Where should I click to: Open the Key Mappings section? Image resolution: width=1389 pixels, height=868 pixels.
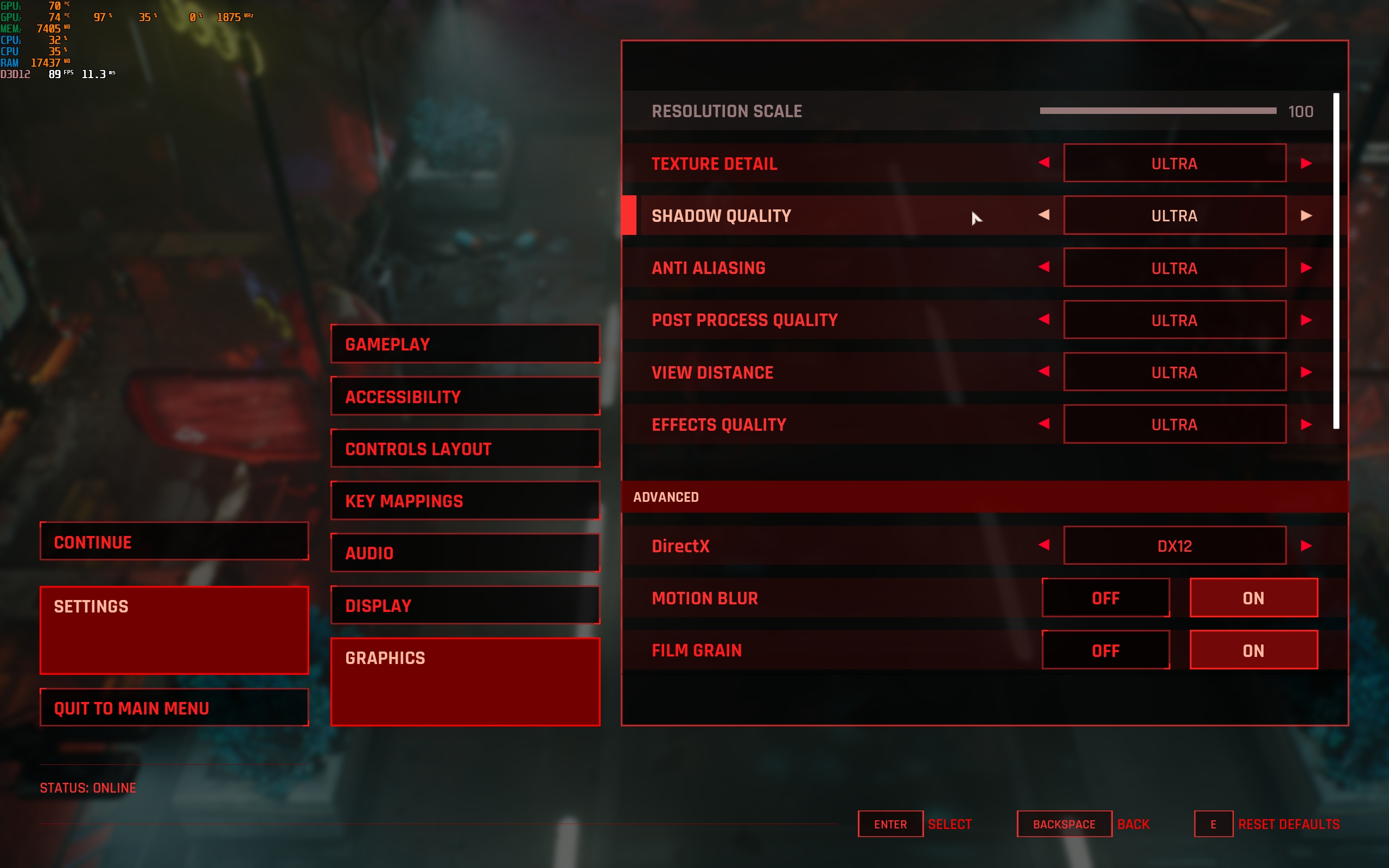coord(465,501)
